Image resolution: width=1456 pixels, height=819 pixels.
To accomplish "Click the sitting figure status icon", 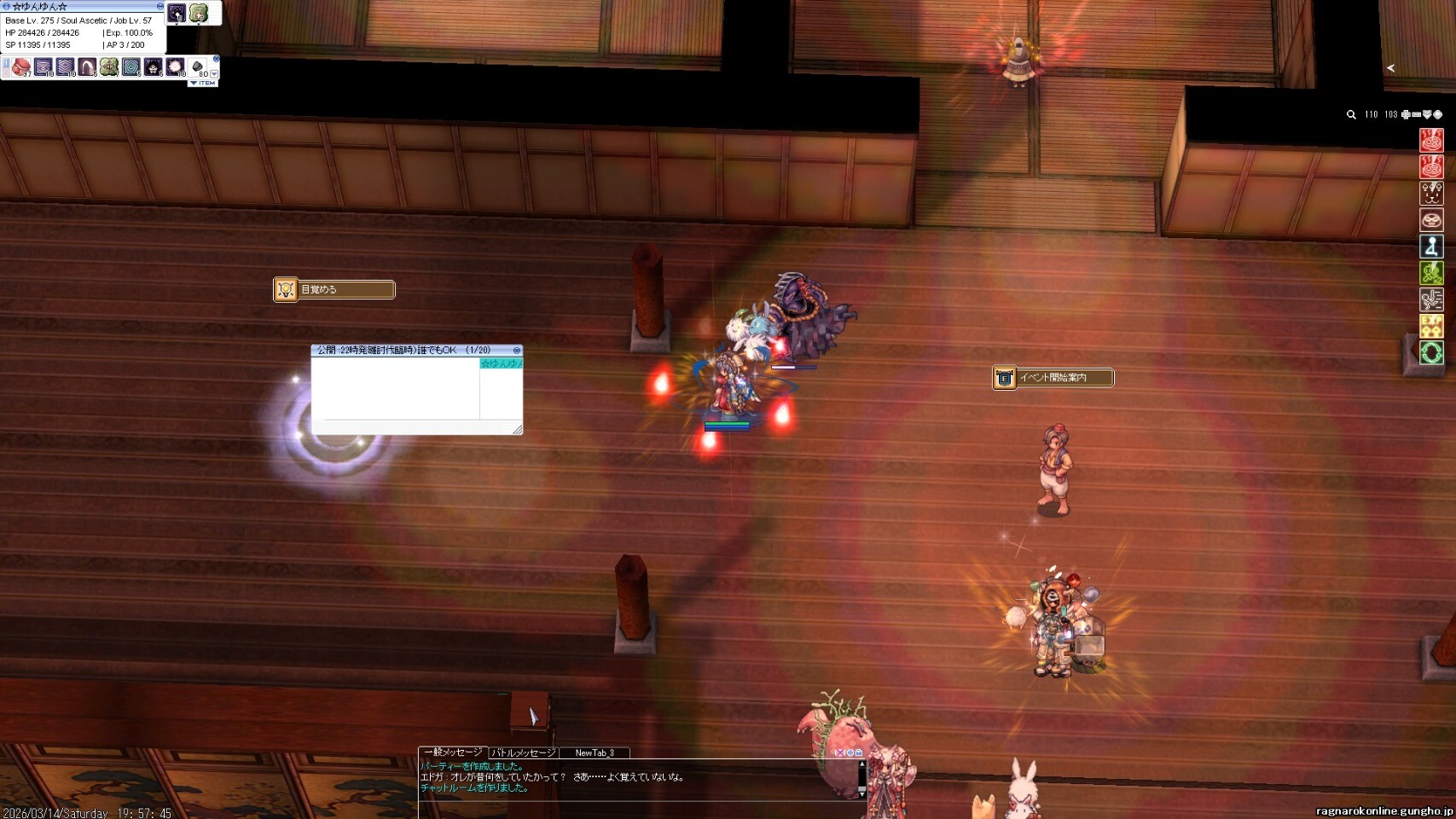I will click(x=1431, y=246).
